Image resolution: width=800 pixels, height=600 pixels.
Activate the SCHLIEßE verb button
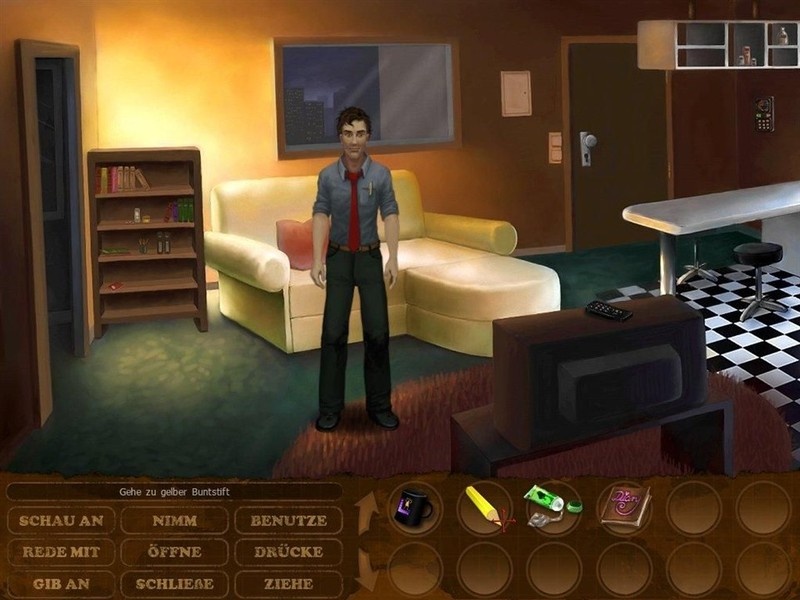(174, 583)
